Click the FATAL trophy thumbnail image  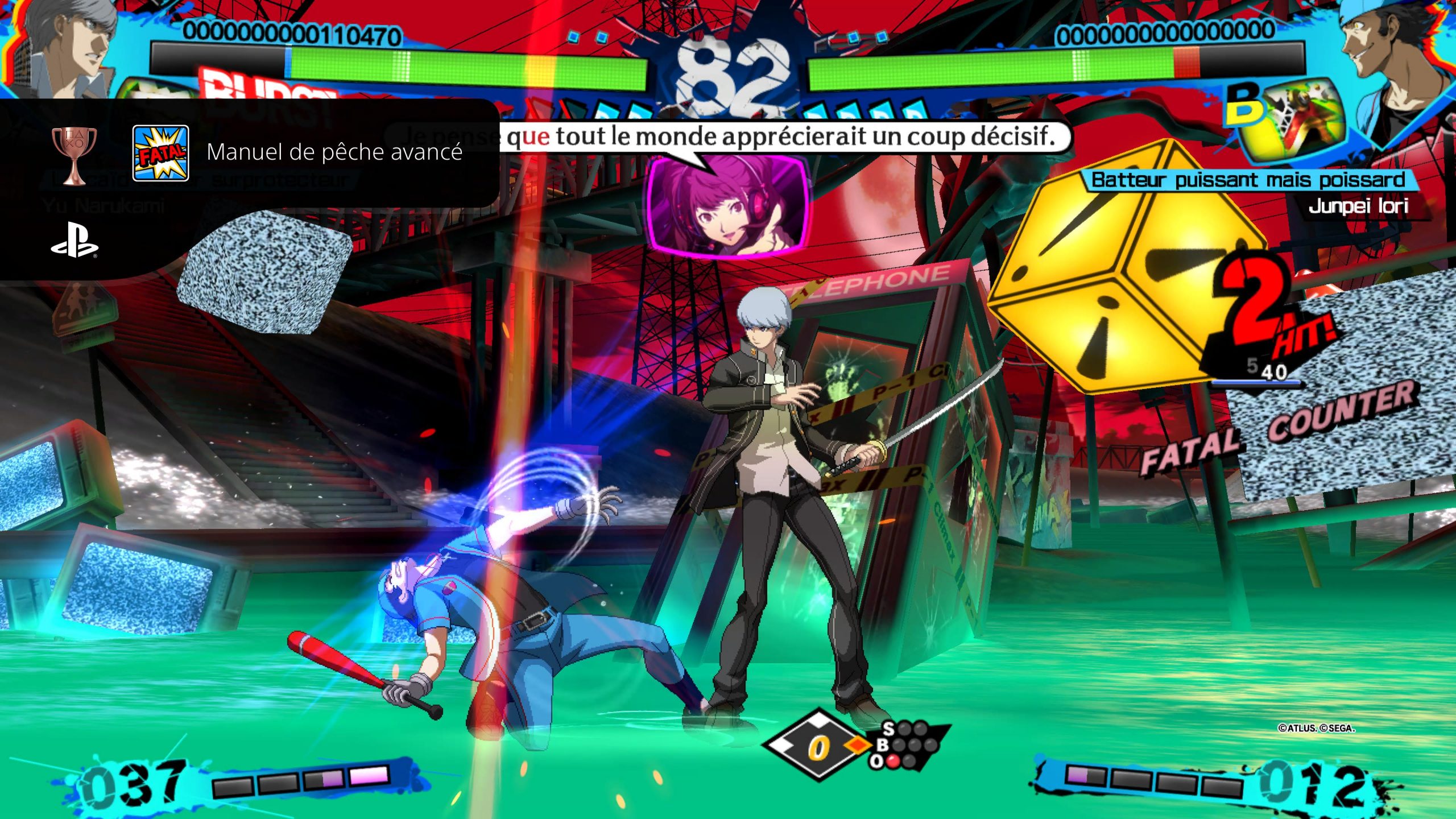[x=160, y=153]
